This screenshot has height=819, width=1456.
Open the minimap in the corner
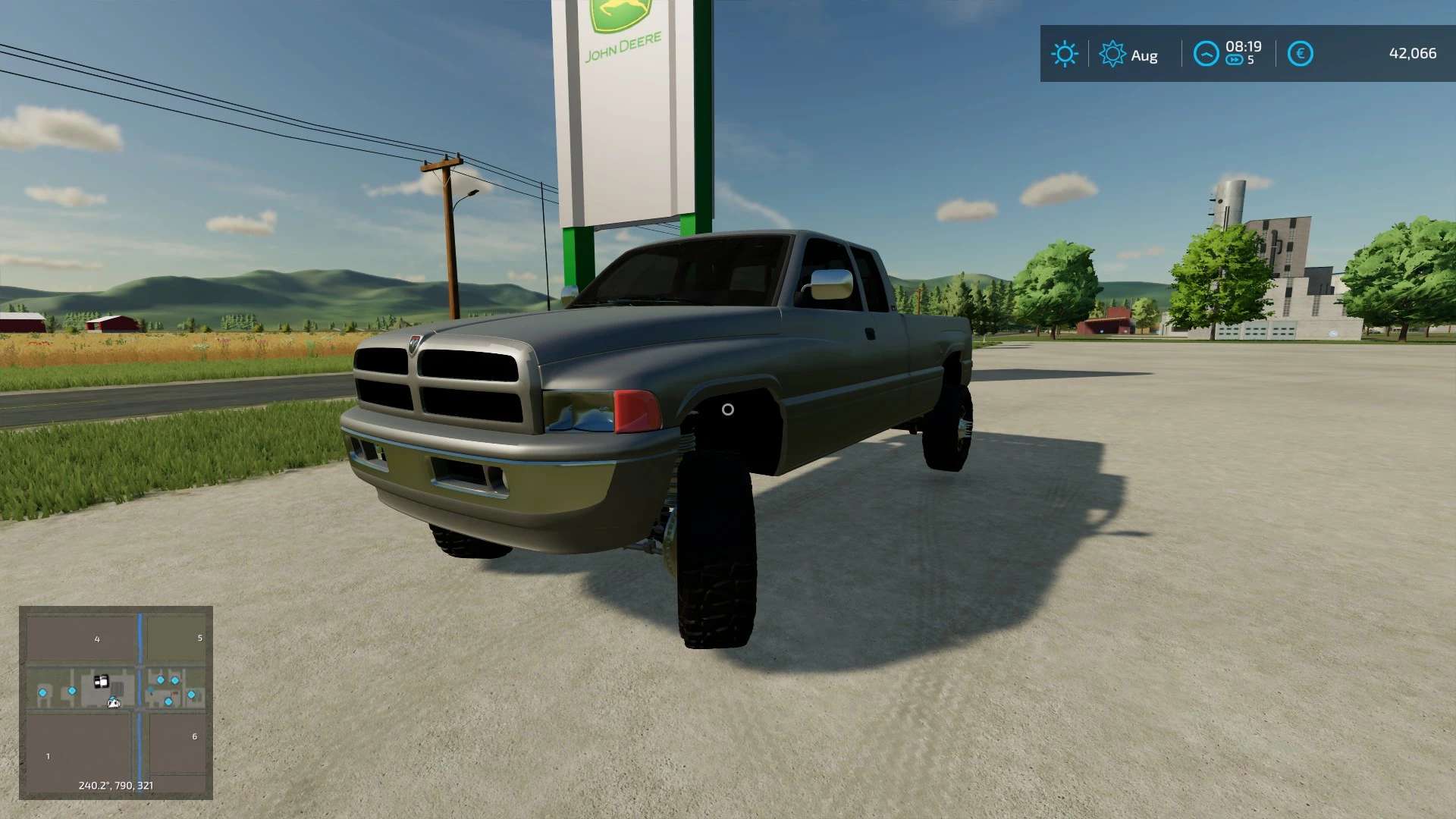(x=115, y=702)
